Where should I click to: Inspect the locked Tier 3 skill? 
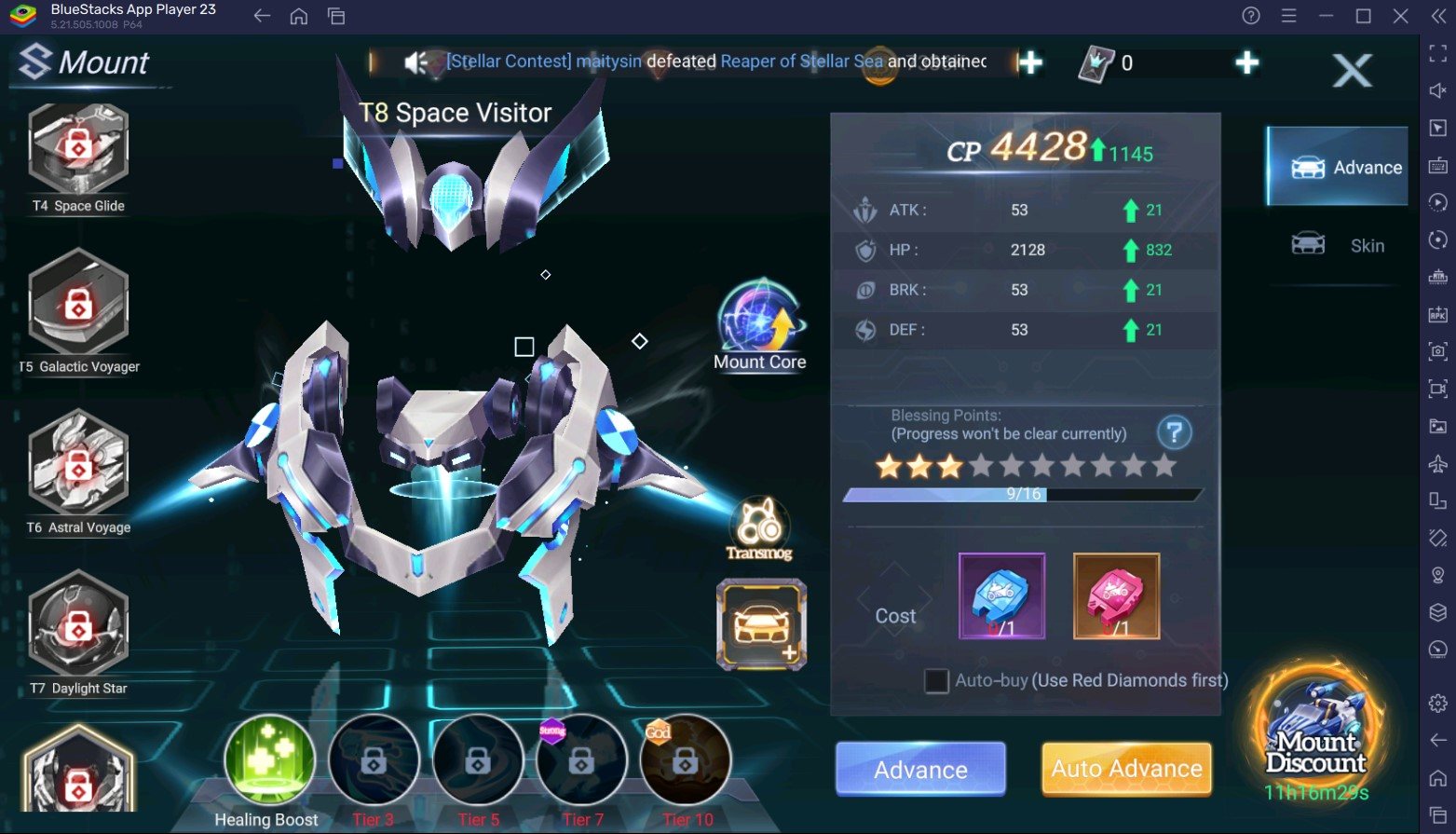coord(374,760)
